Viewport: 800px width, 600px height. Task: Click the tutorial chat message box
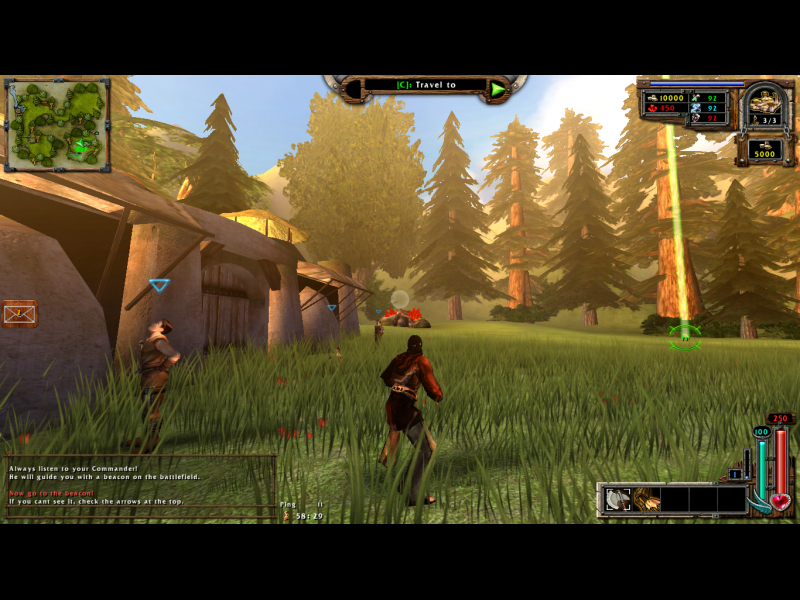pos(140,485)
